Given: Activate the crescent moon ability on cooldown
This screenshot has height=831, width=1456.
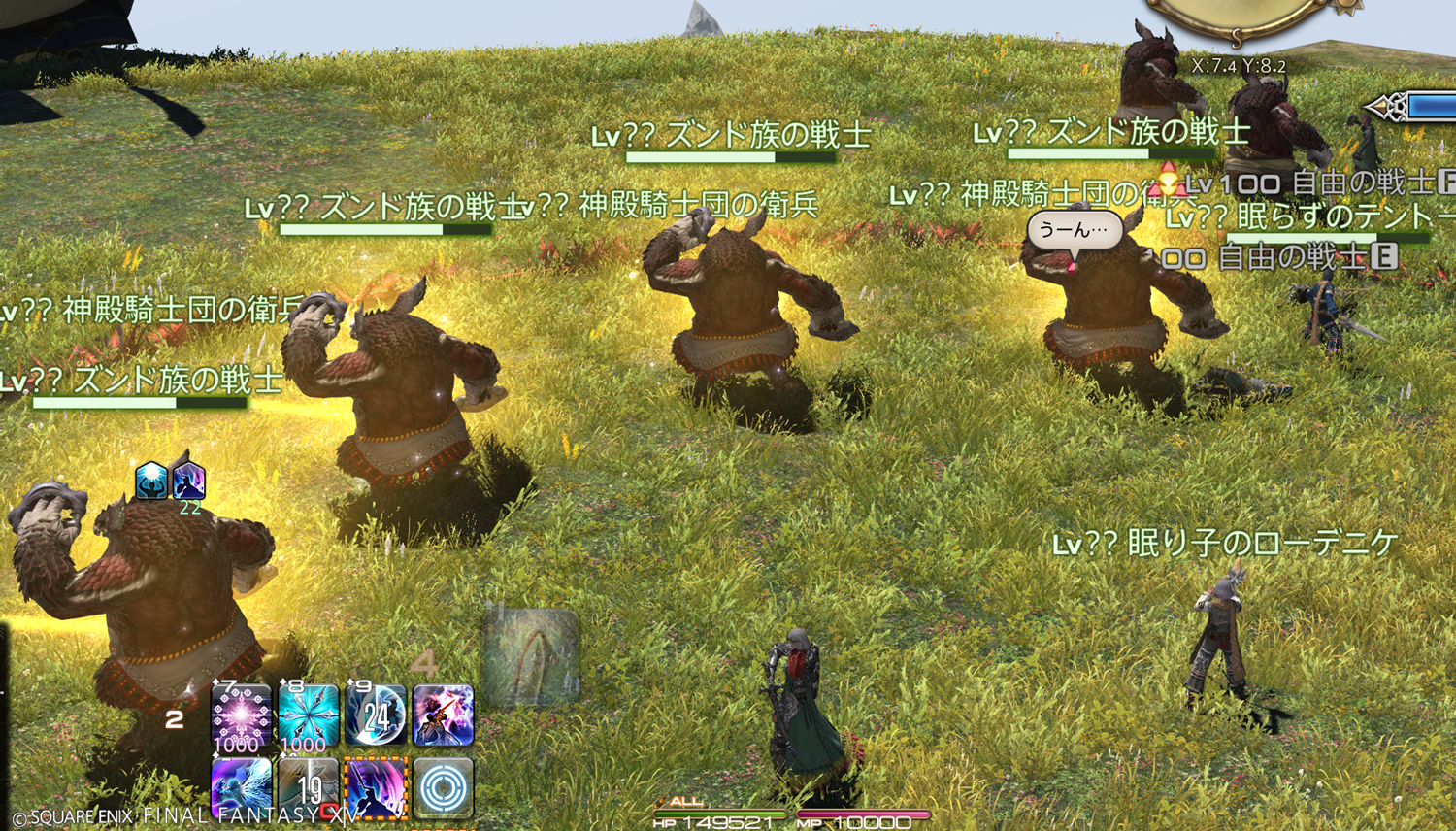Looking at the screenshot, I should 377,716.
